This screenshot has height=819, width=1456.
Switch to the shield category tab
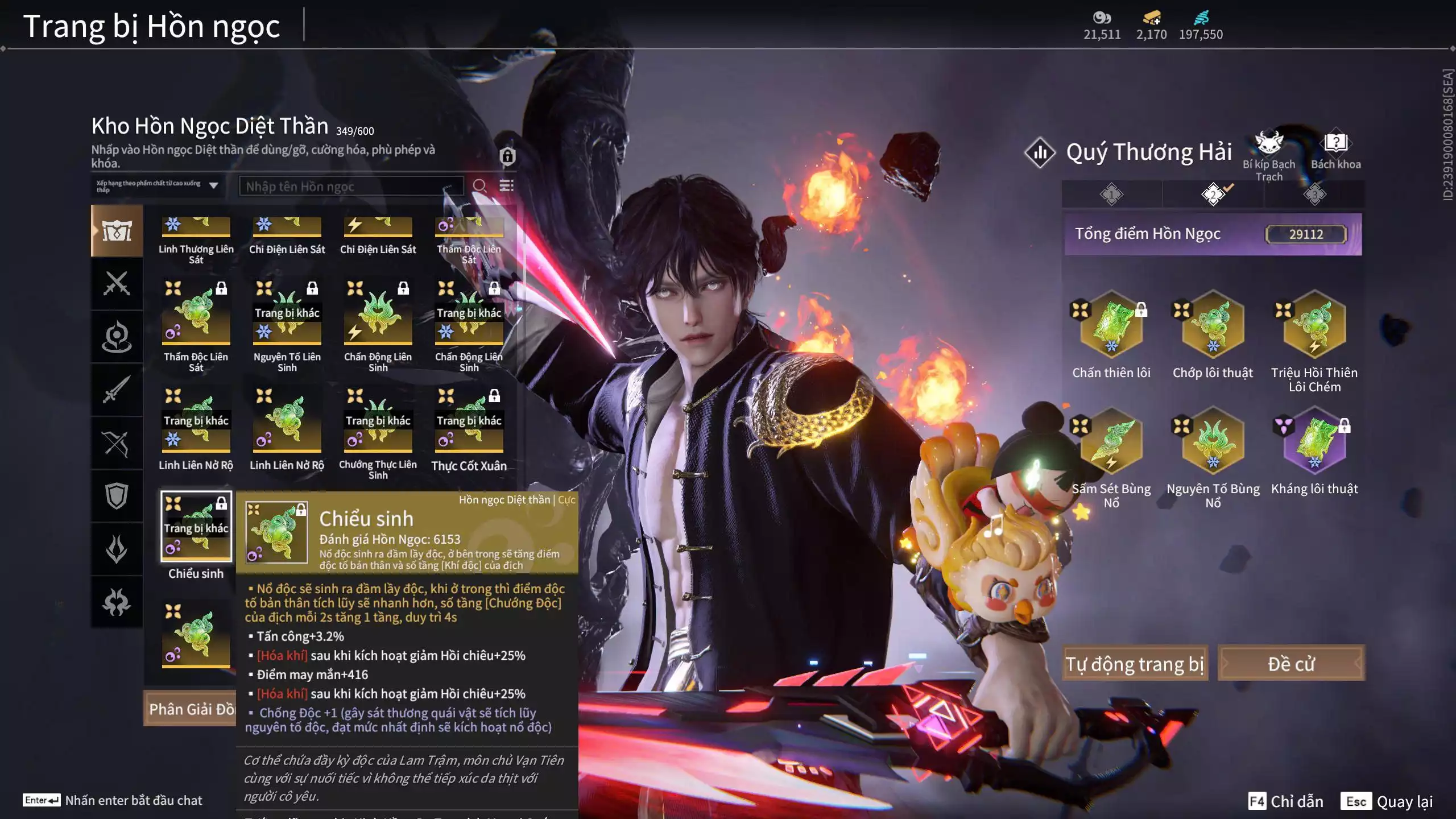click(117, 496)
